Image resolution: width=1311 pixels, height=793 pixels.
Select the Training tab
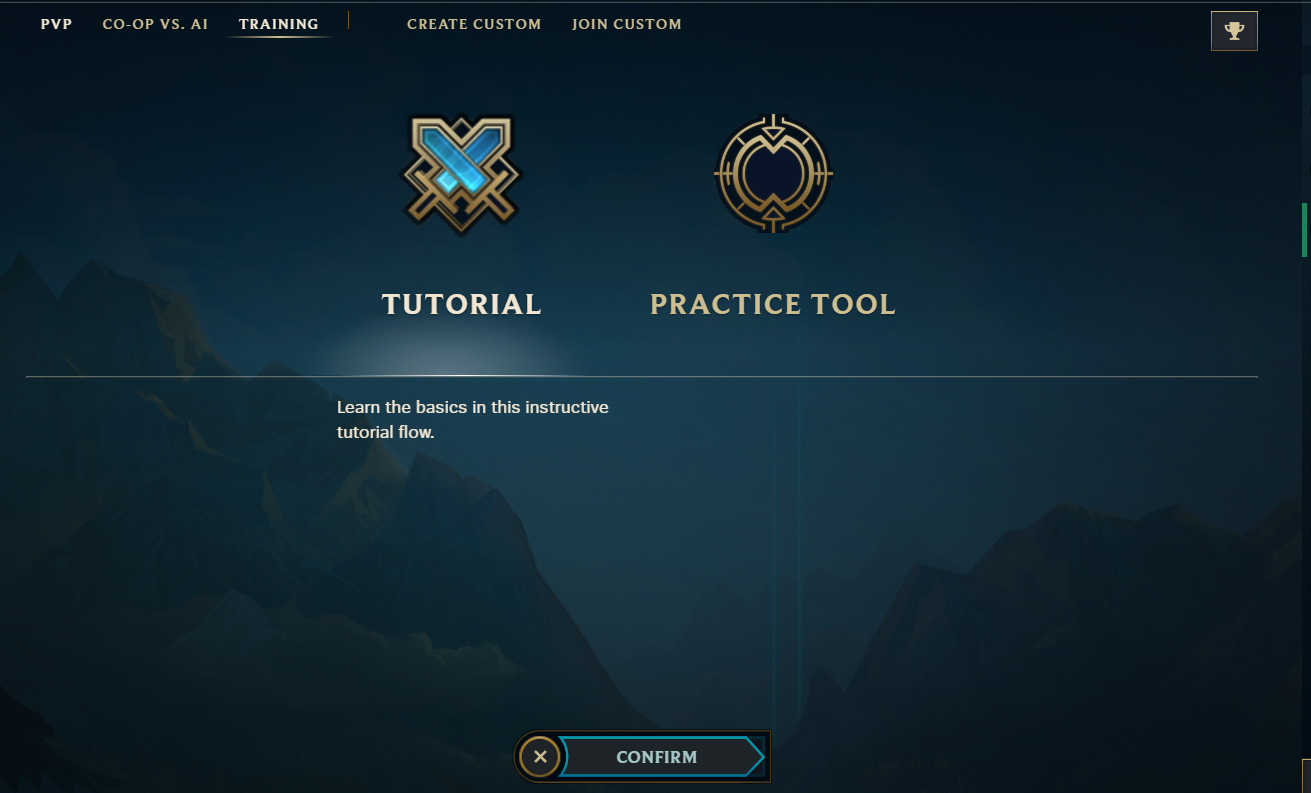[278, 24]
